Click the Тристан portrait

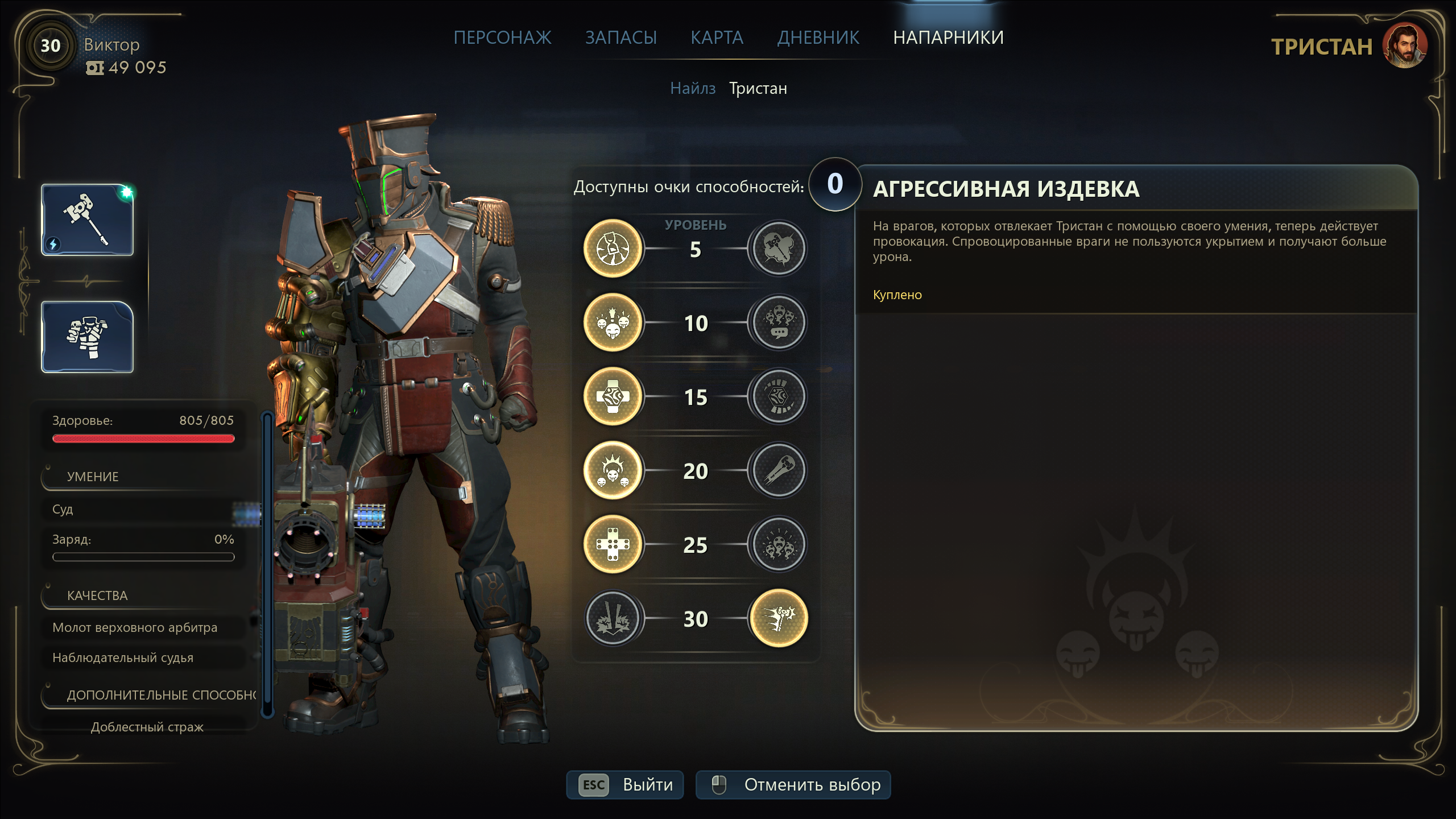[1404, 47]
